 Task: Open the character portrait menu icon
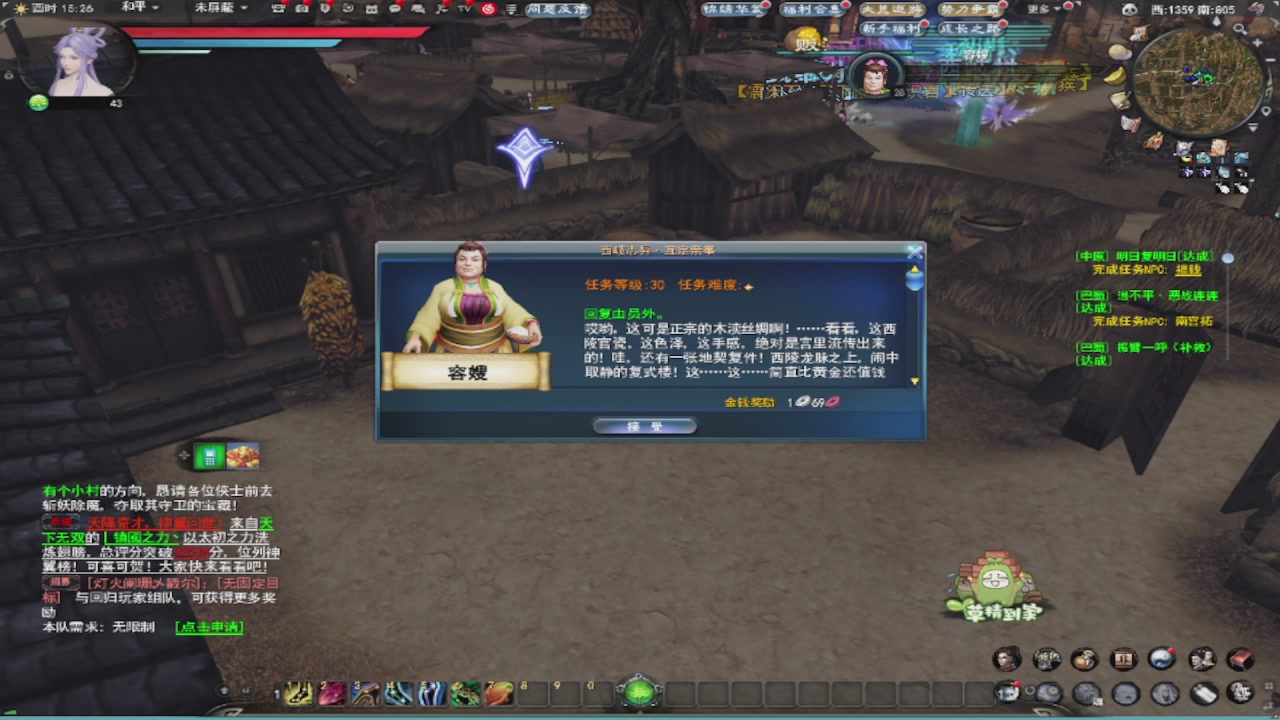pos(1007,660)
